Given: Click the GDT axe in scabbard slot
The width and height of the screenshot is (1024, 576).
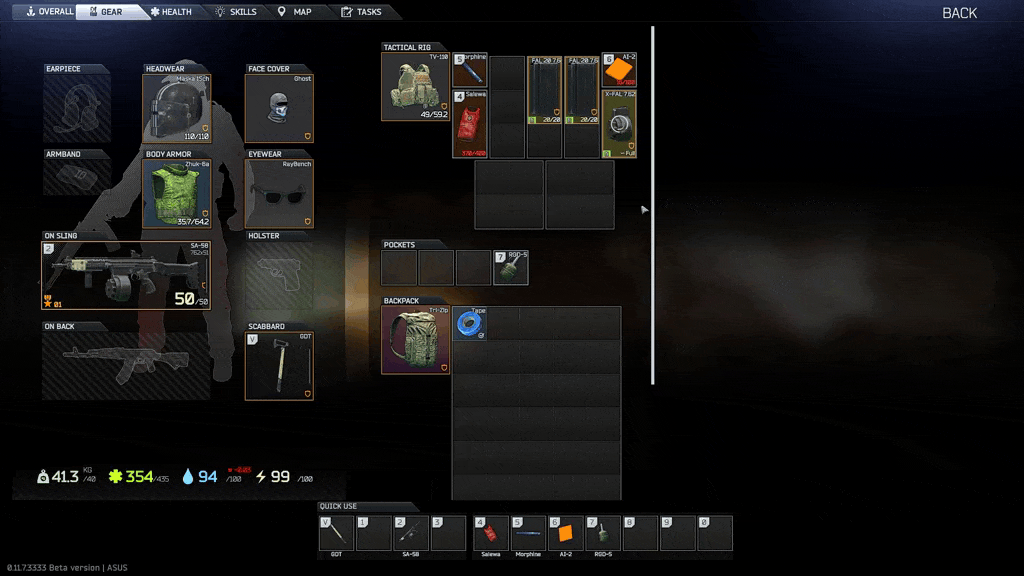Looking at the screenshot, I should click(x=279, y=366).
